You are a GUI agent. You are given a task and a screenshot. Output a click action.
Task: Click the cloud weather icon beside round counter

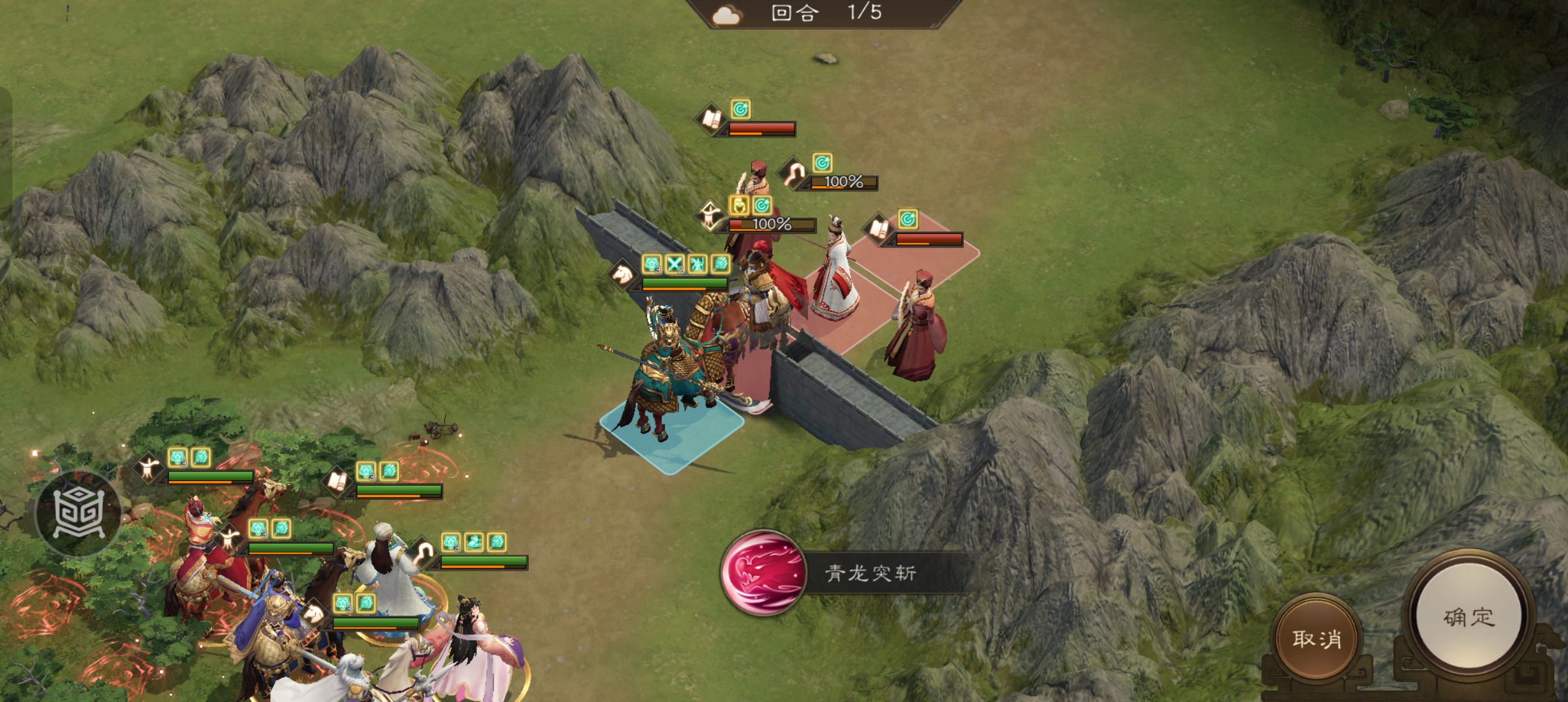(726, 14)
